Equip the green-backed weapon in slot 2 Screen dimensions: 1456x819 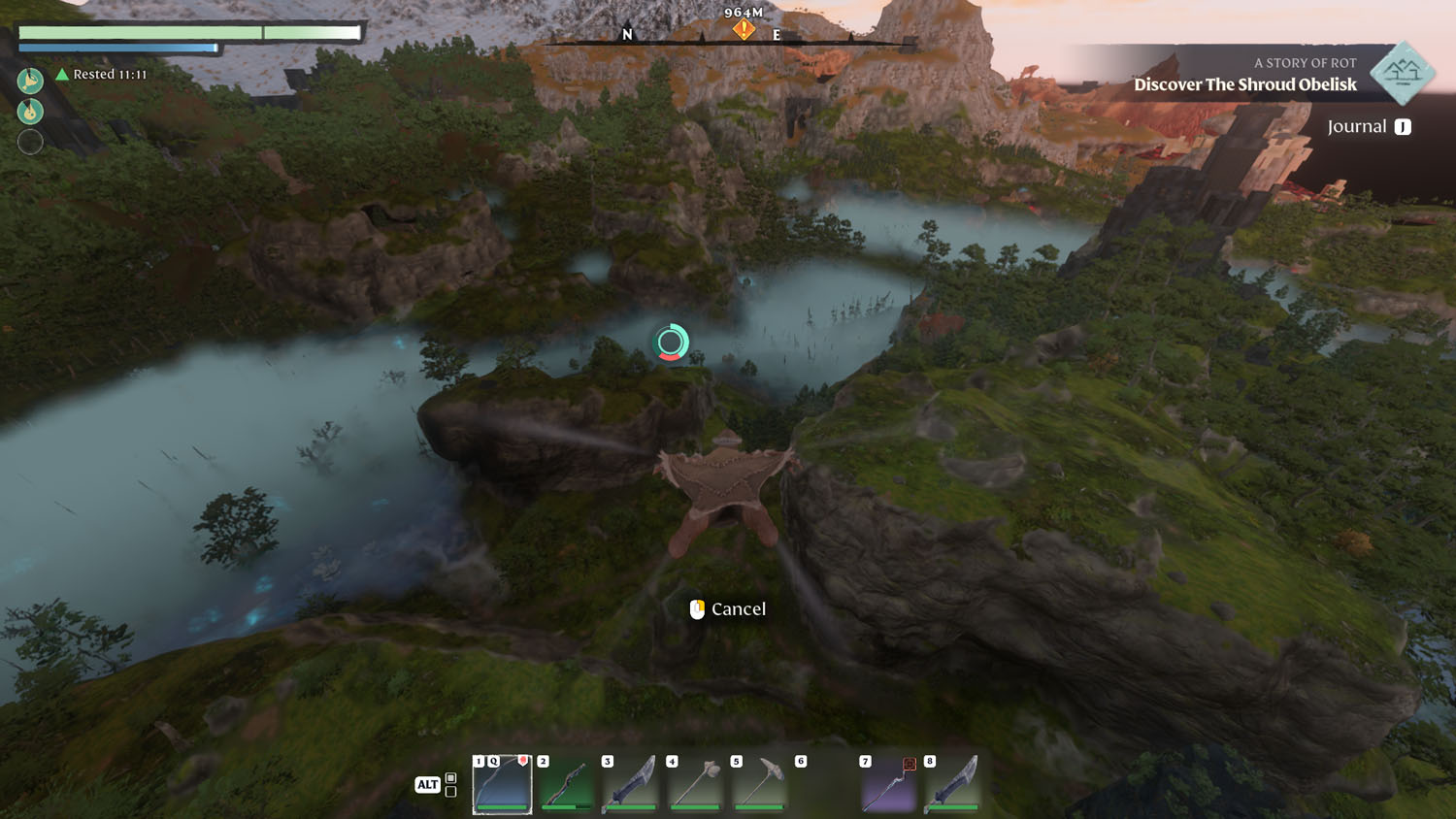pos(566,784)
